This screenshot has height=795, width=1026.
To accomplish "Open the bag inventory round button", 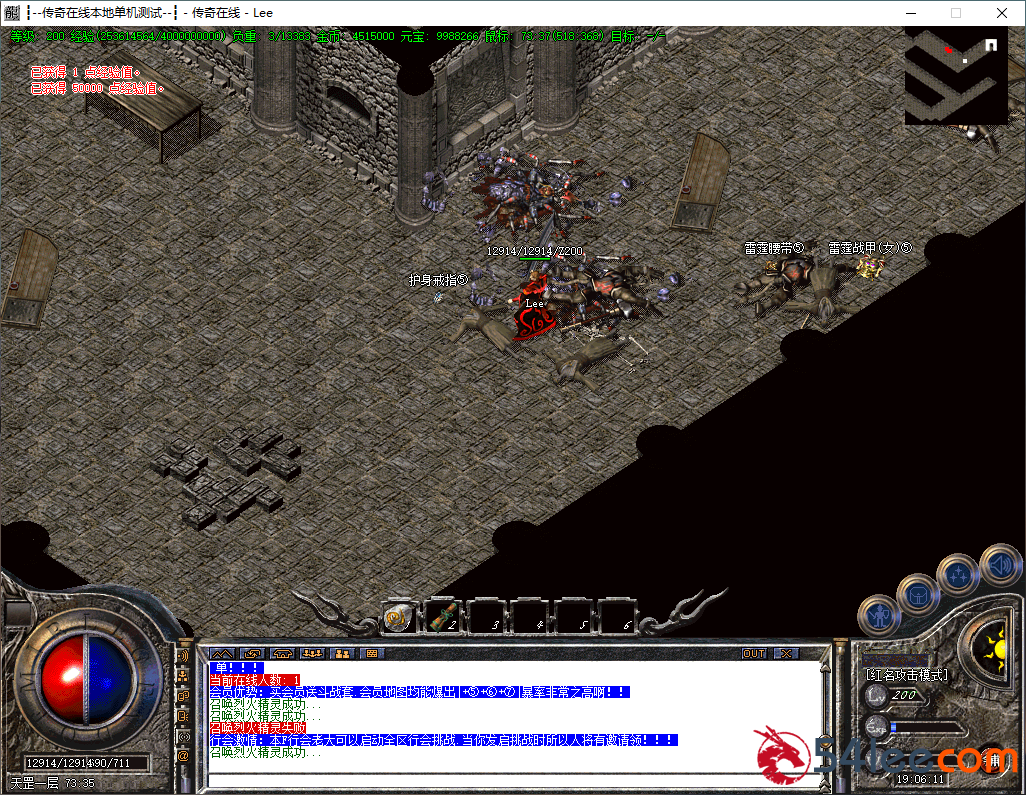I will pos(916,594).
